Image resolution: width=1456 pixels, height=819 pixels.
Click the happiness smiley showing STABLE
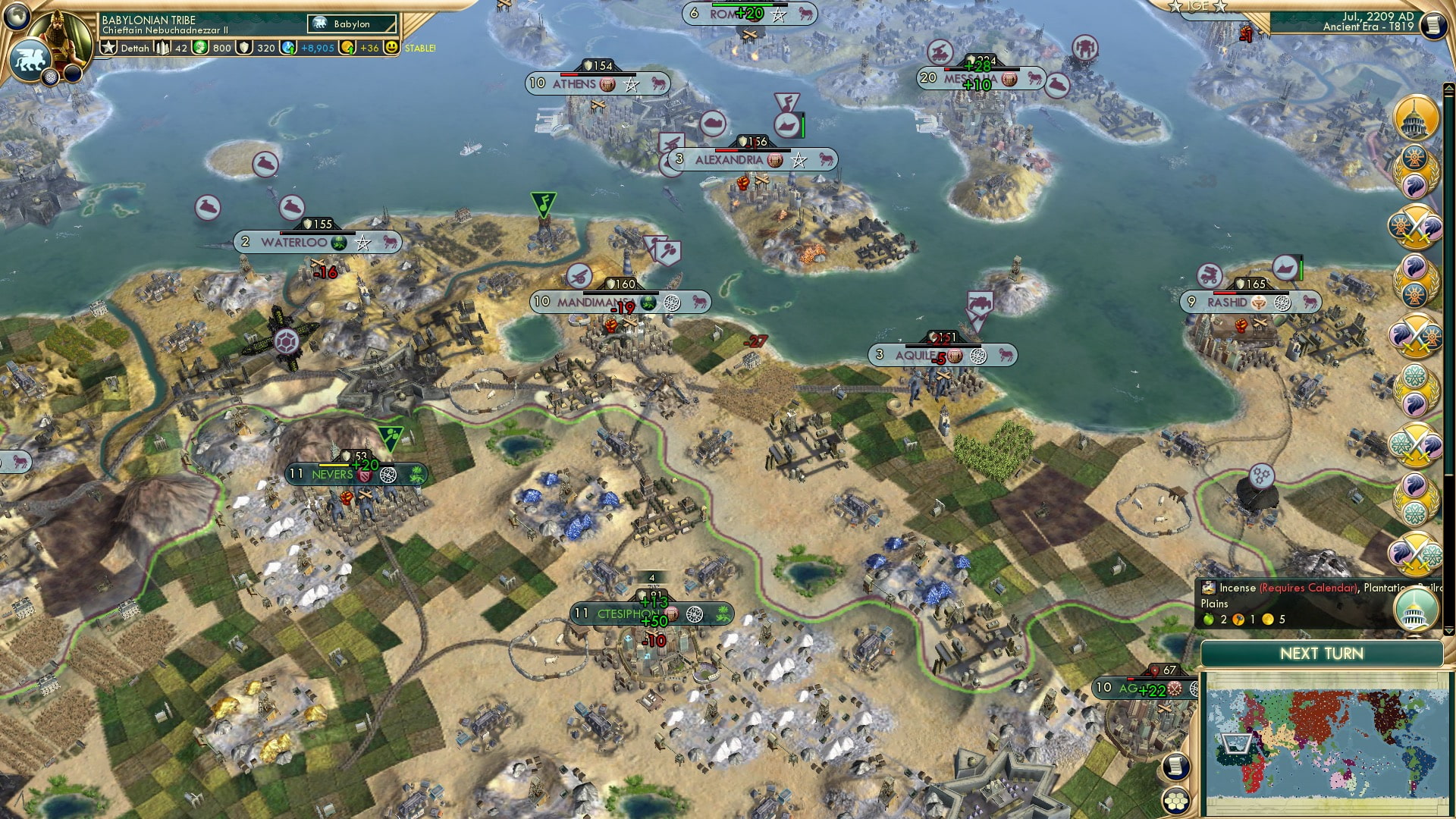click(x=391, y=47)
